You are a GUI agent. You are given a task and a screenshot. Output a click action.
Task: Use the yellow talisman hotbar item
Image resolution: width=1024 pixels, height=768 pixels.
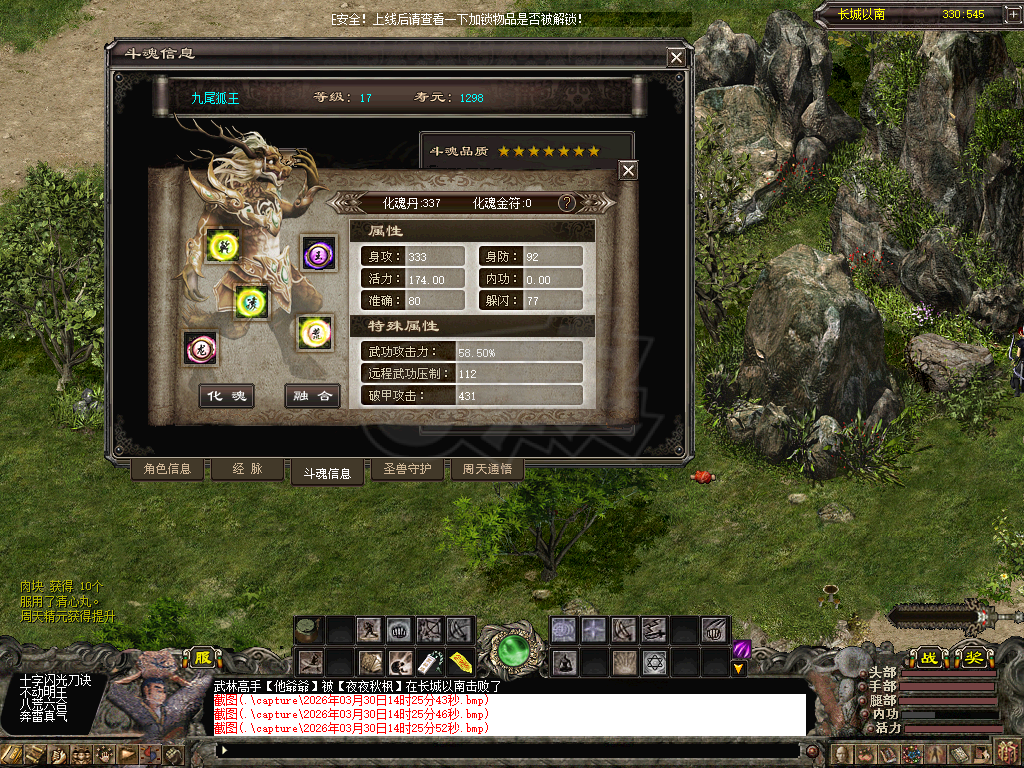pos(460,662)
